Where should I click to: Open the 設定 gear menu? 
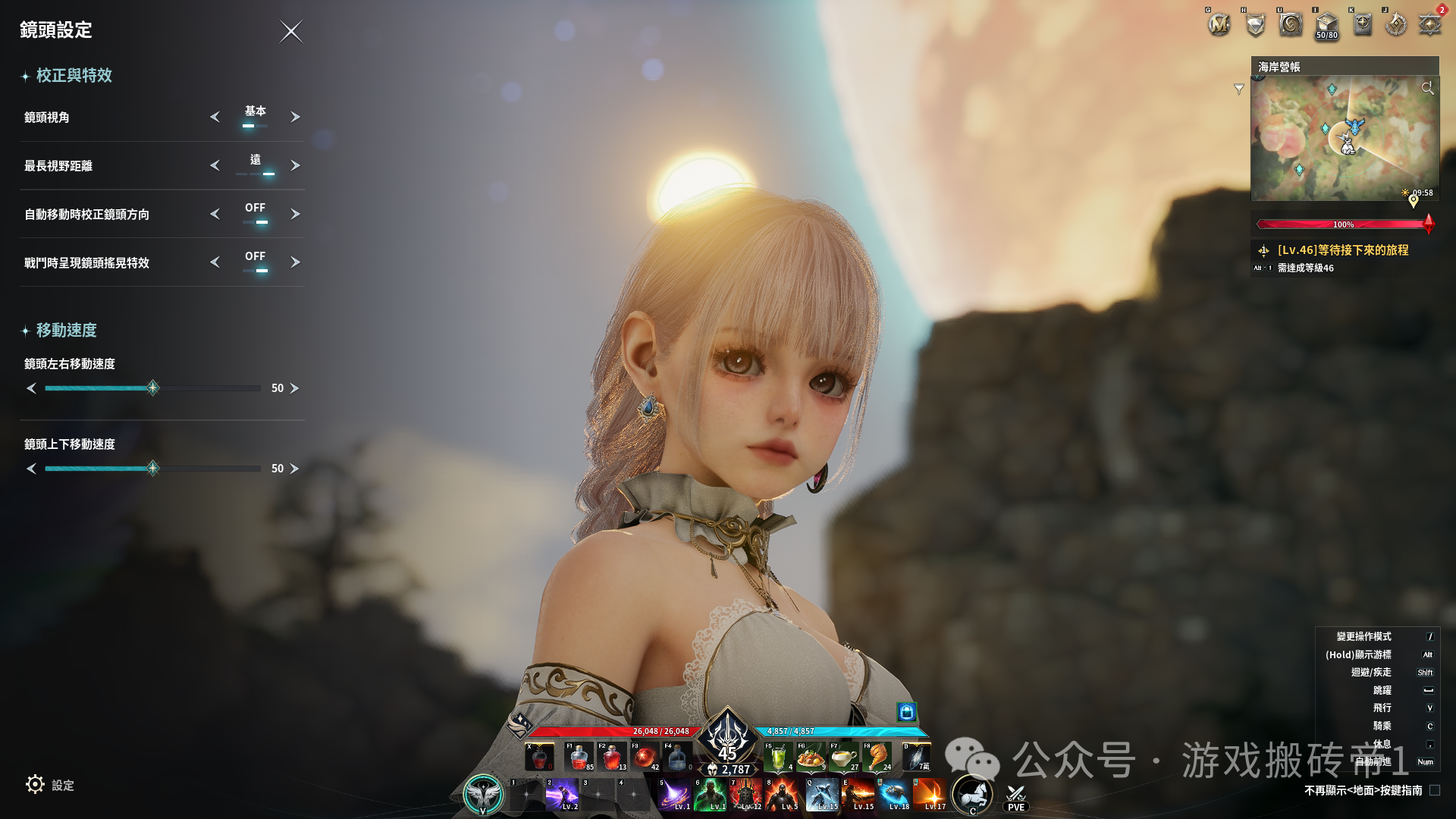point(36,785)
